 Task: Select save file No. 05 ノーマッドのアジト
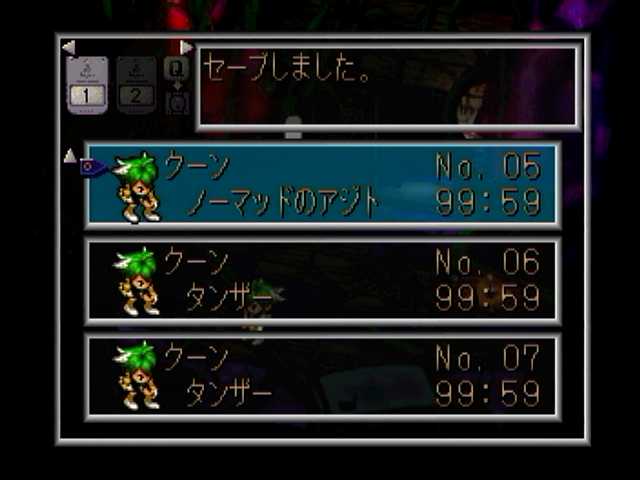[x=322, y=186]
